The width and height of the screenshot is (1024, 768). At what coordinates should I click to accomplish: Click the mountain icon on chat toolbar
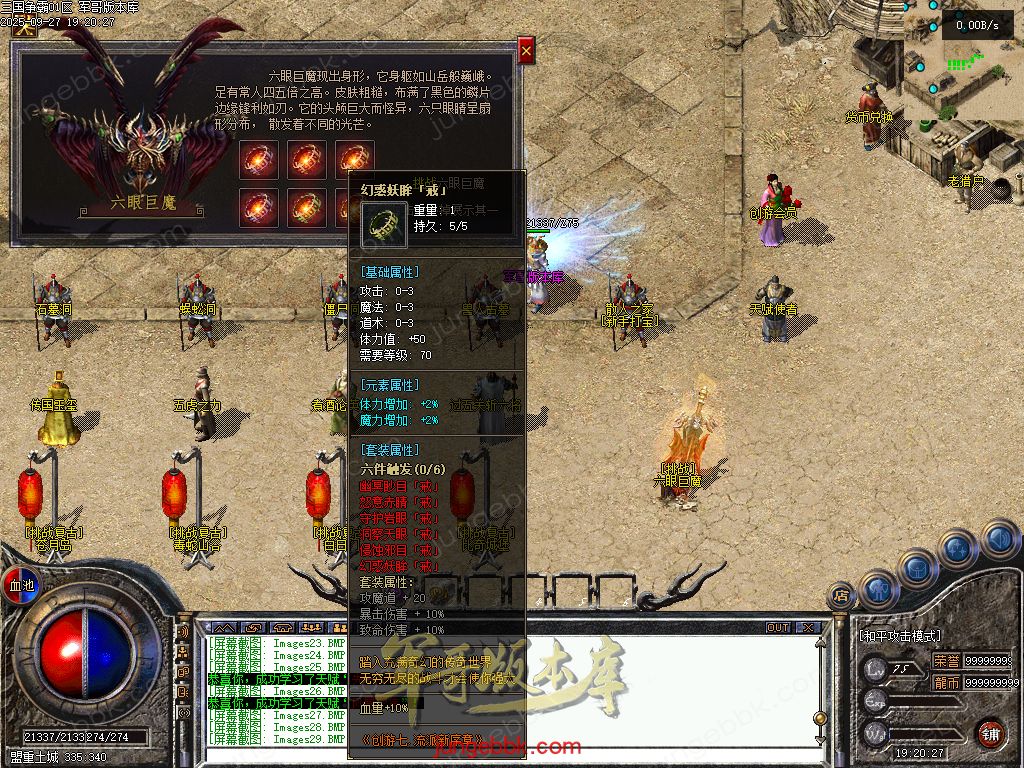pos(223,628)
